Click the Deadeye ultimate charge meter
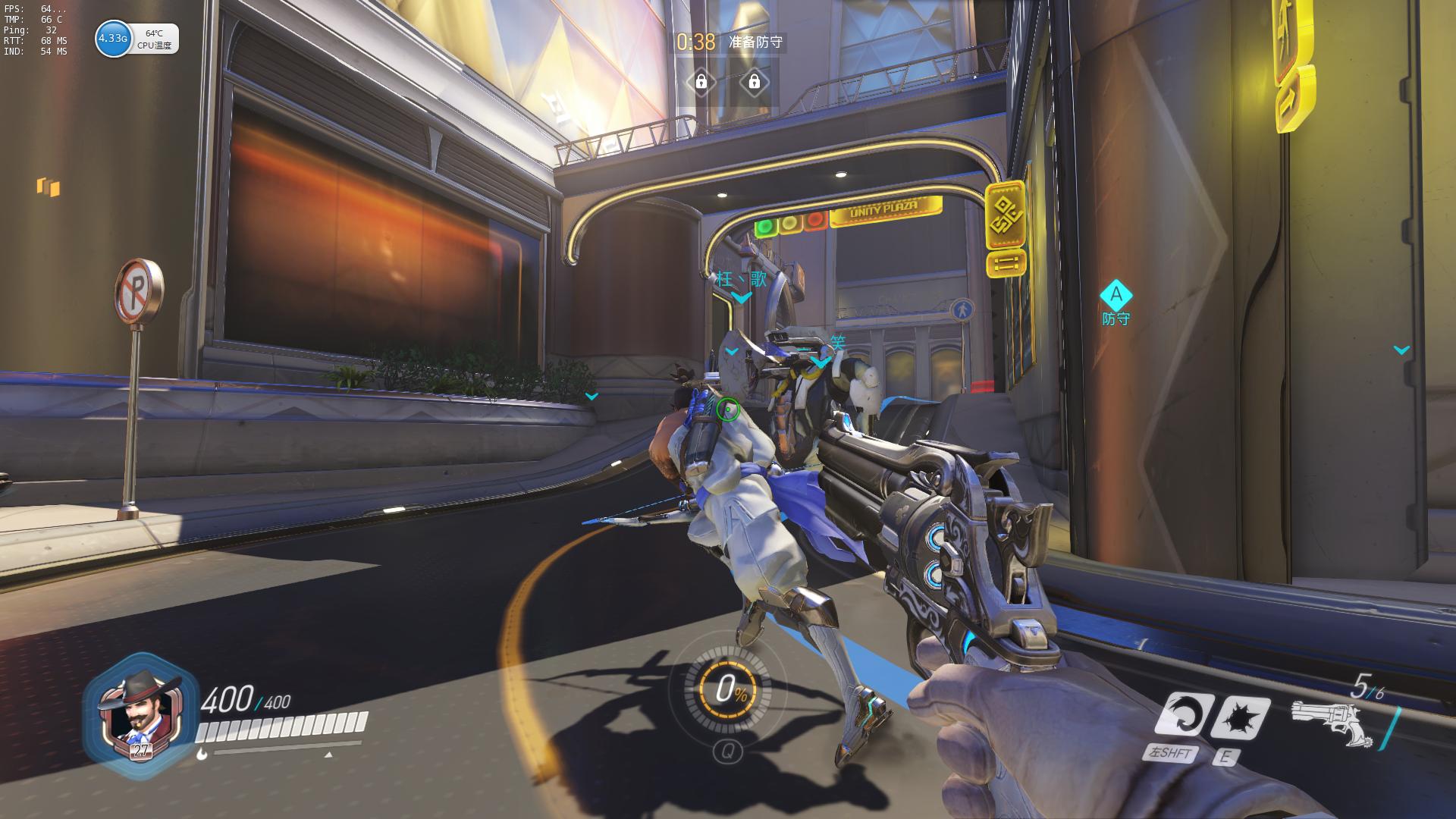Screen dimensions: 1456x819 (x=726, y=690)
